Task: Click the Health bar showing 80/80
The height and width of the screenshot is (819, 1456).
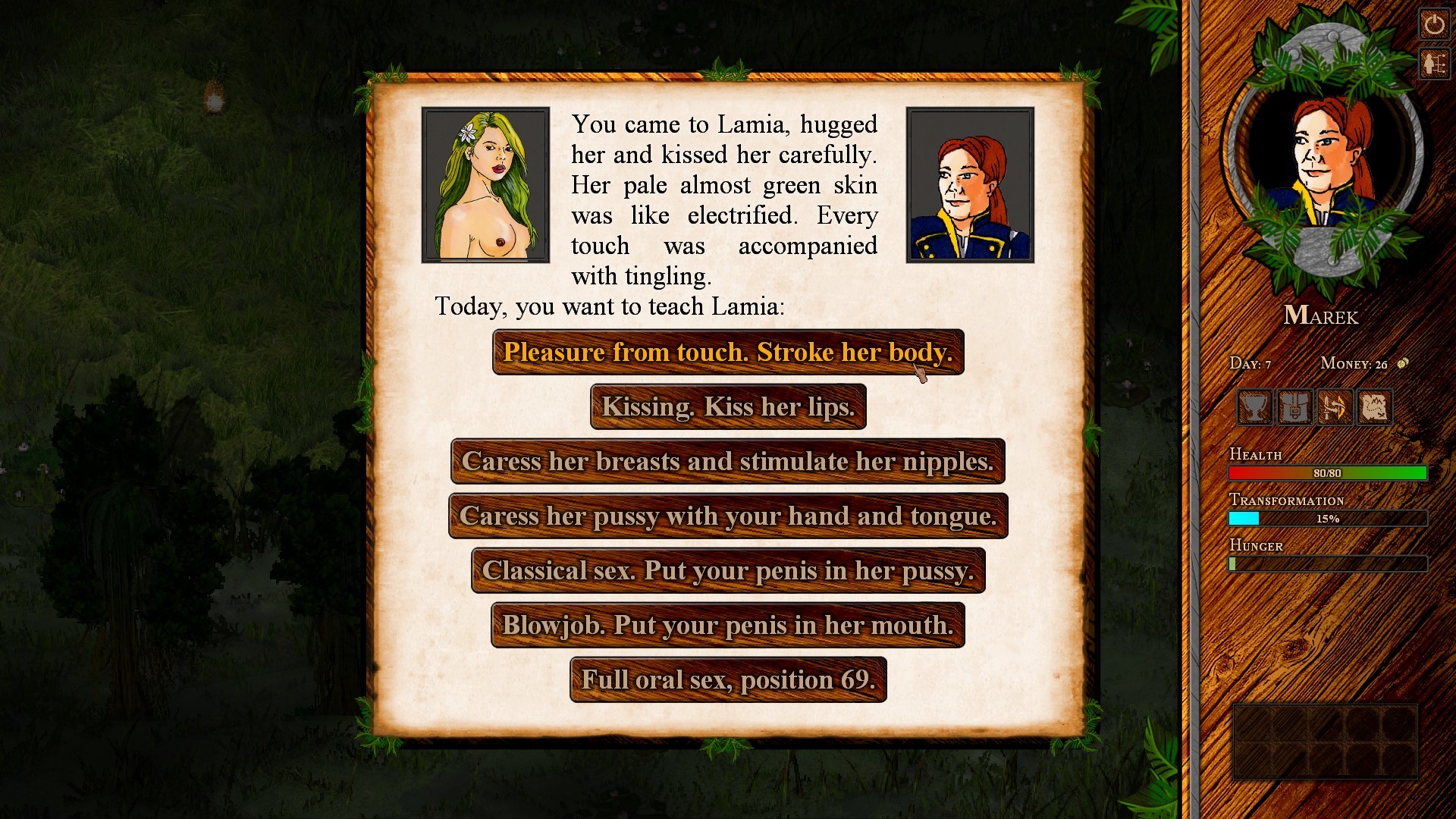Action: point(1326,472)
